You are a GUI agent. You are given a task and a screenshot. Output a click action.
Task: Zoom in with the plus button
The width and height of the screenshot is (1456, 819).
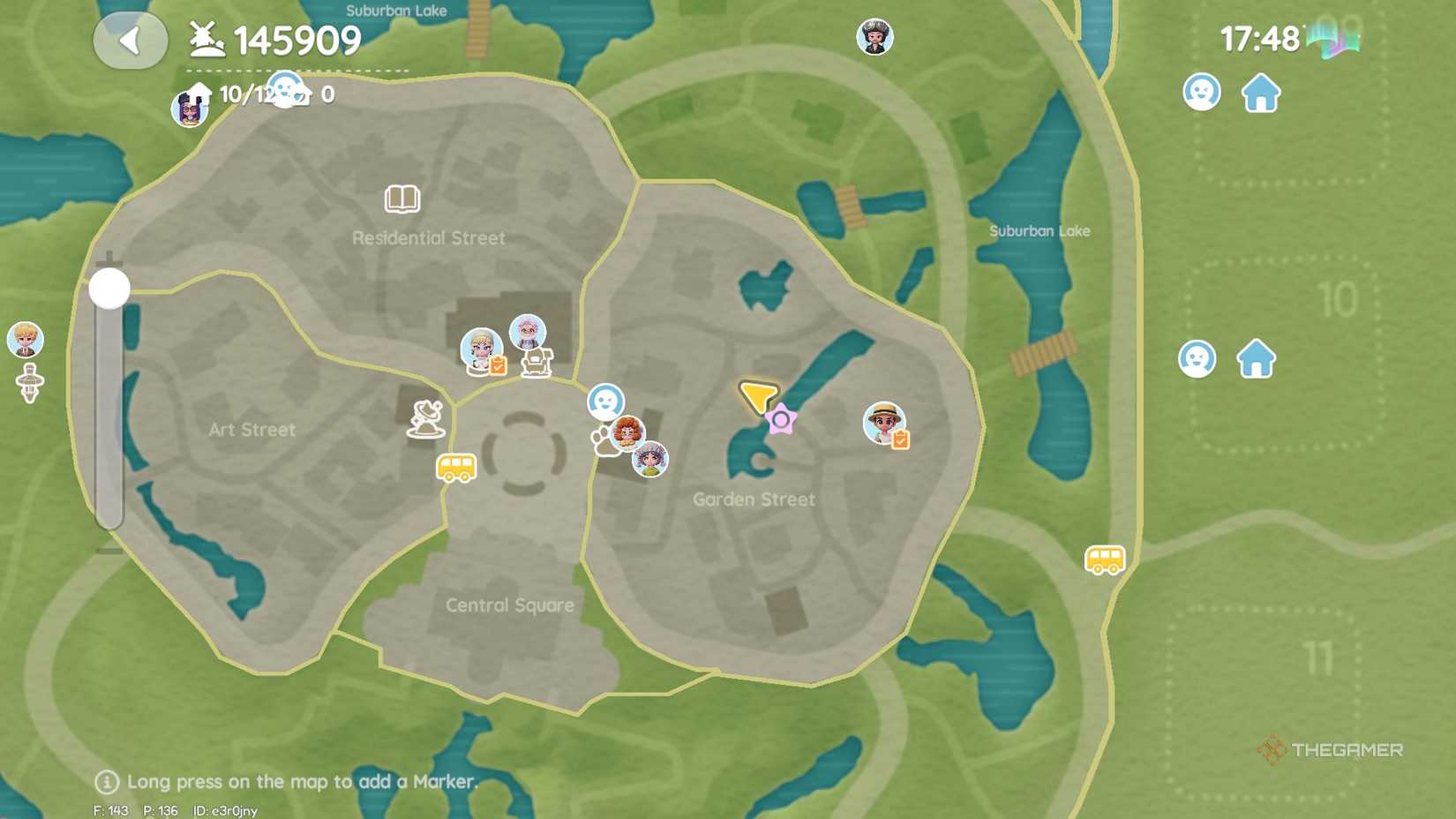[109, 259]
